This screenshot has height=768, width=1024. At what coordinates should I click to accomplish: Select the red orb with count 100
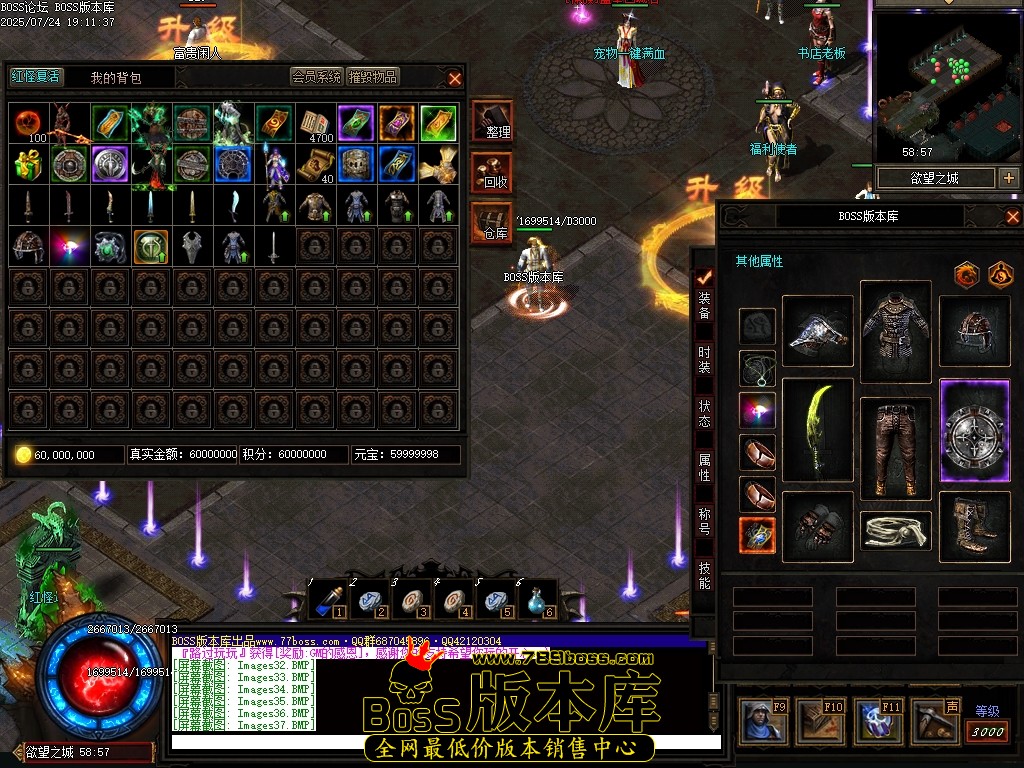(x=28, y=124)
